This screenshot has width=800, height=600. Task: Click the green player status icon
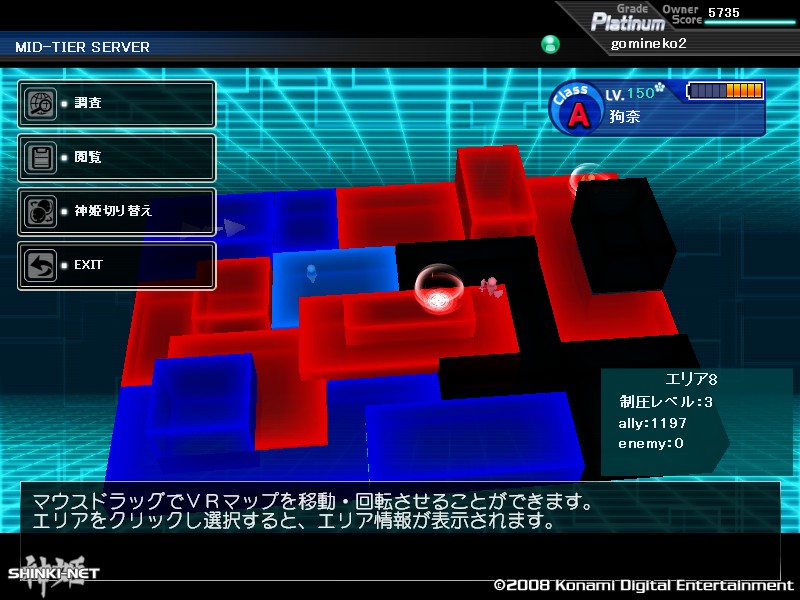coord(550,44)
